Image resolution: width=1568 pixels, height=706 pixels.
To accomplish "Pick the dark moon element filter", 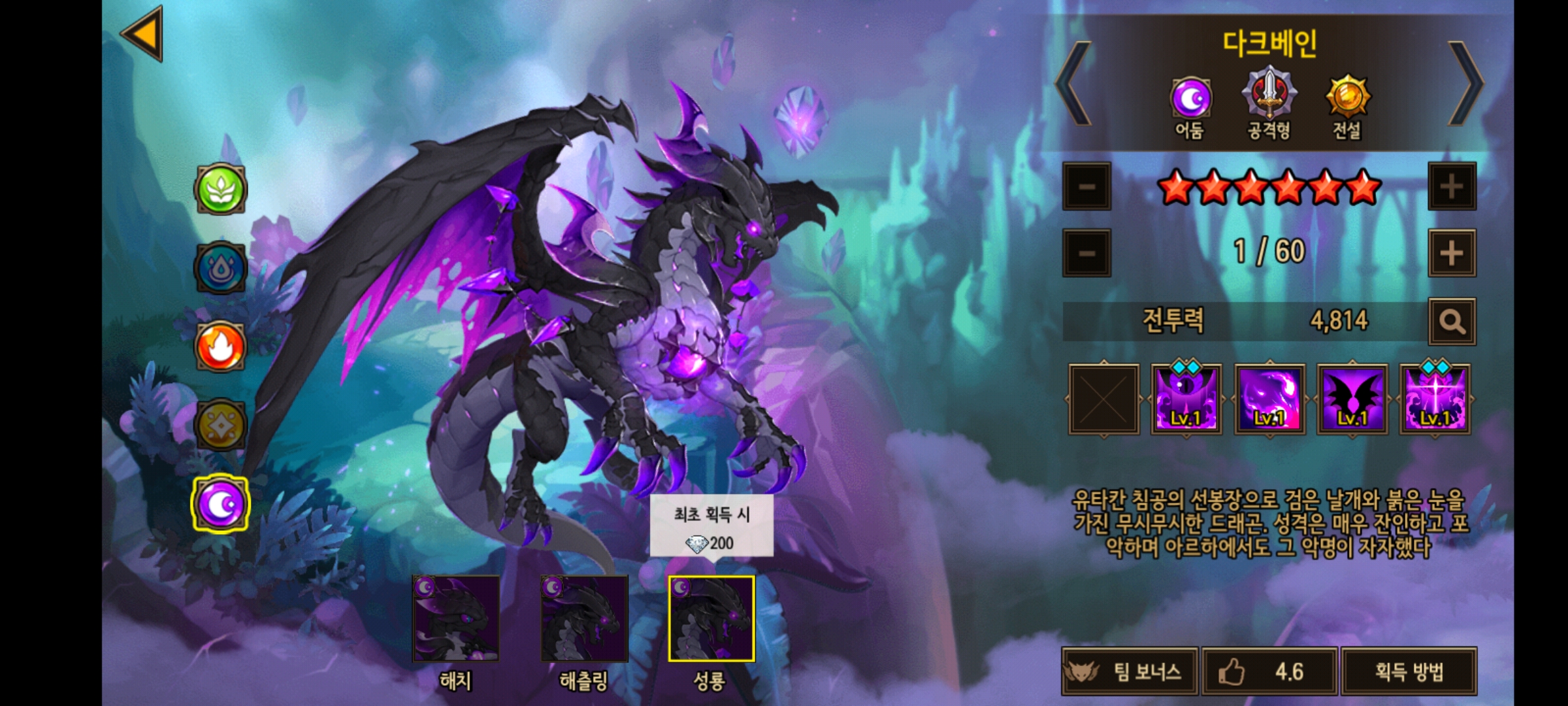I will [221, 503].
